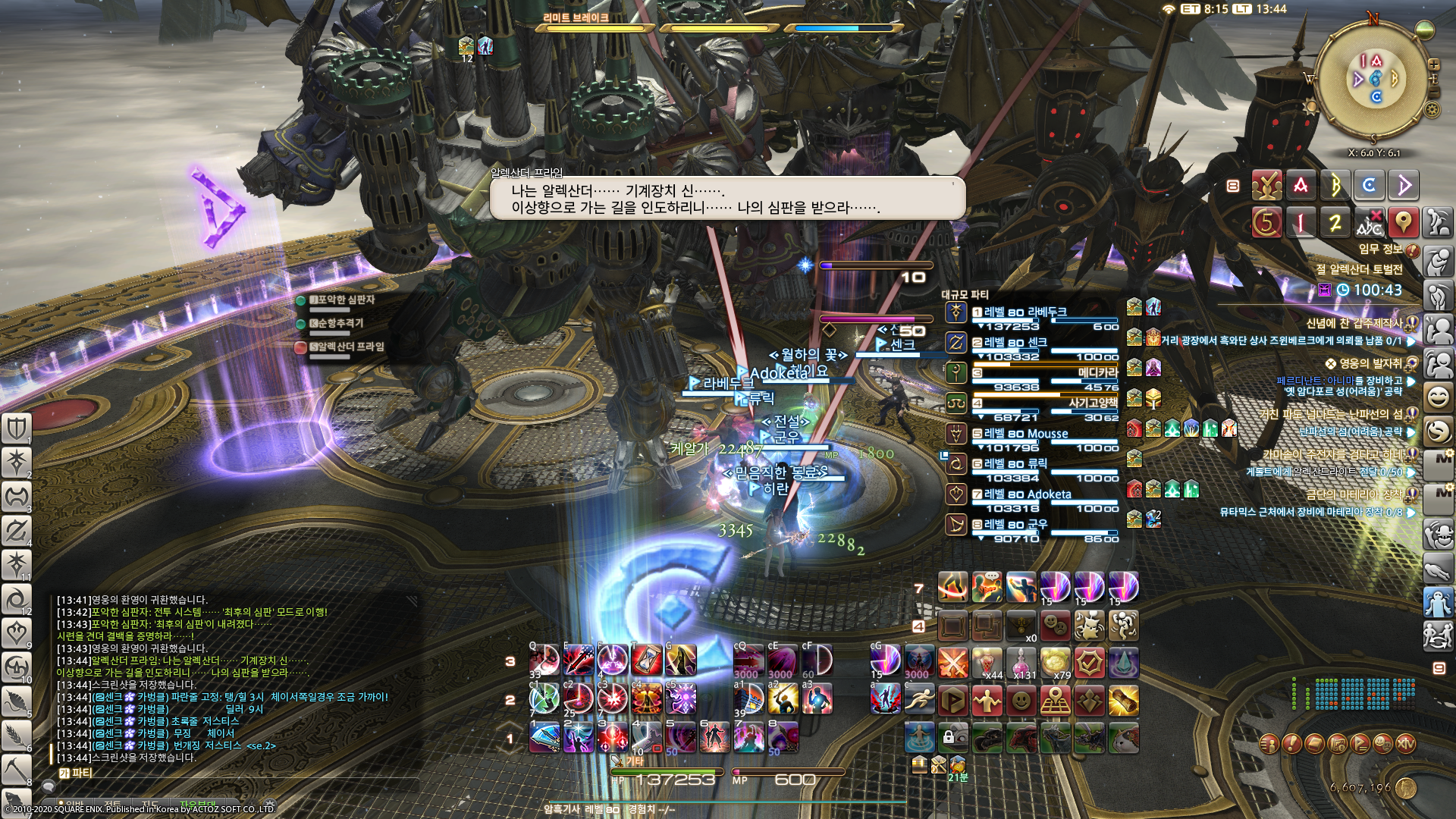The width and height of the screenshot is (1456, 819).
Task: Zoom in the minimap with the plus button
Action: click(x=1433, y=65)
